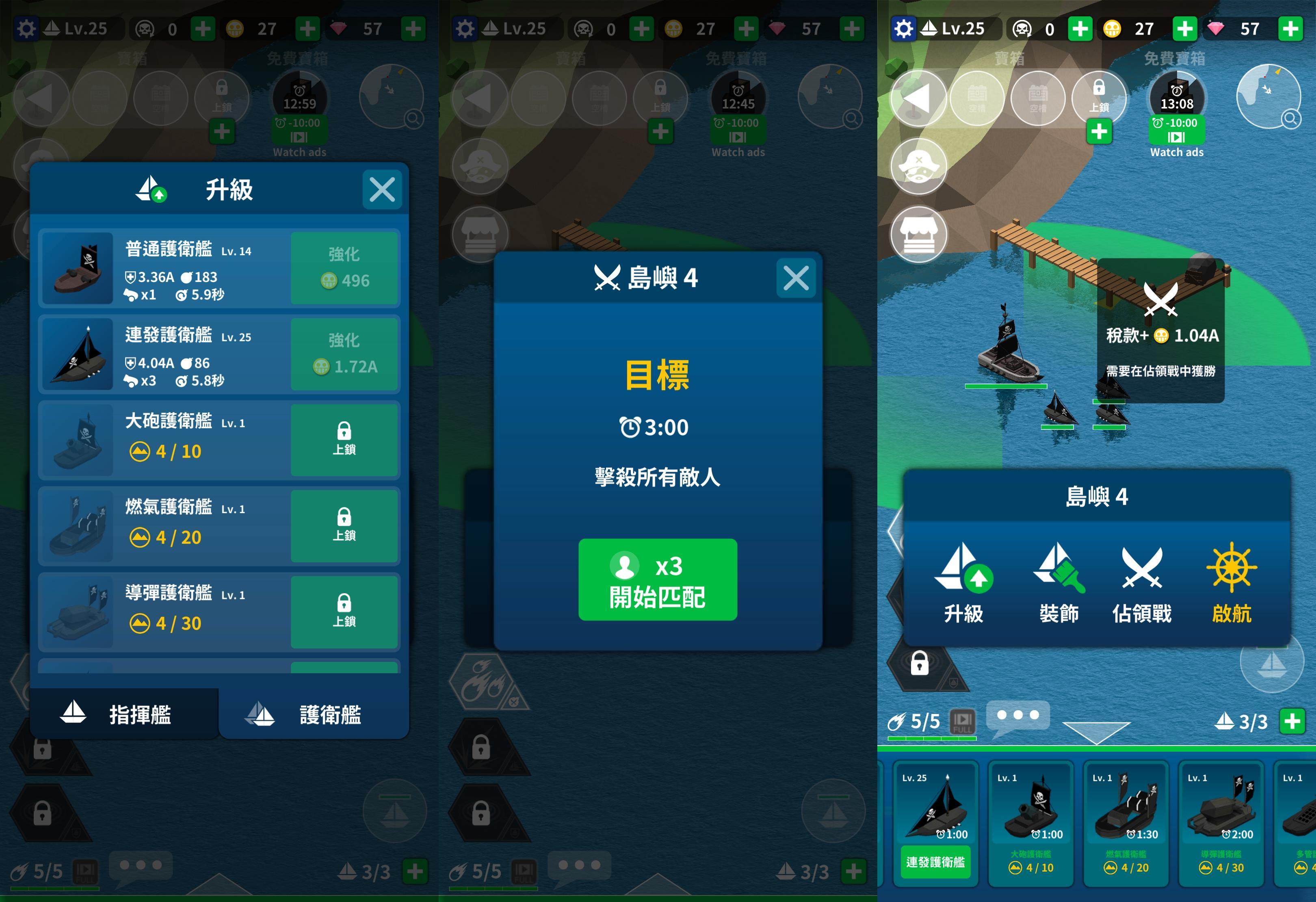This screenshot has height=902, width=1316.
Task: Tap the Watch ads video icon
Action: tap(1177, 138)
